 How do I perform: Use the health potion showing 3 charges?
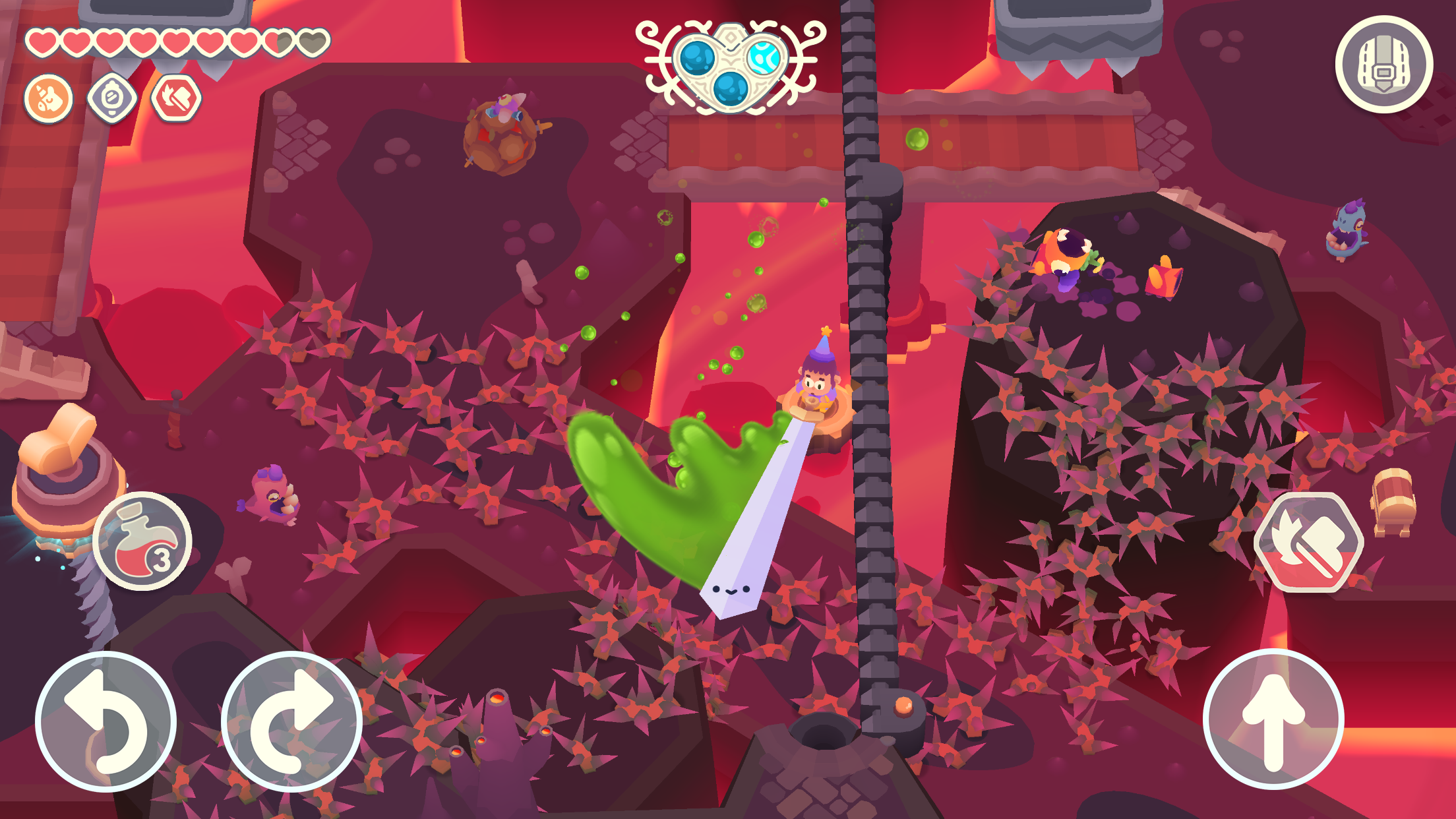(x=143, y=542)
